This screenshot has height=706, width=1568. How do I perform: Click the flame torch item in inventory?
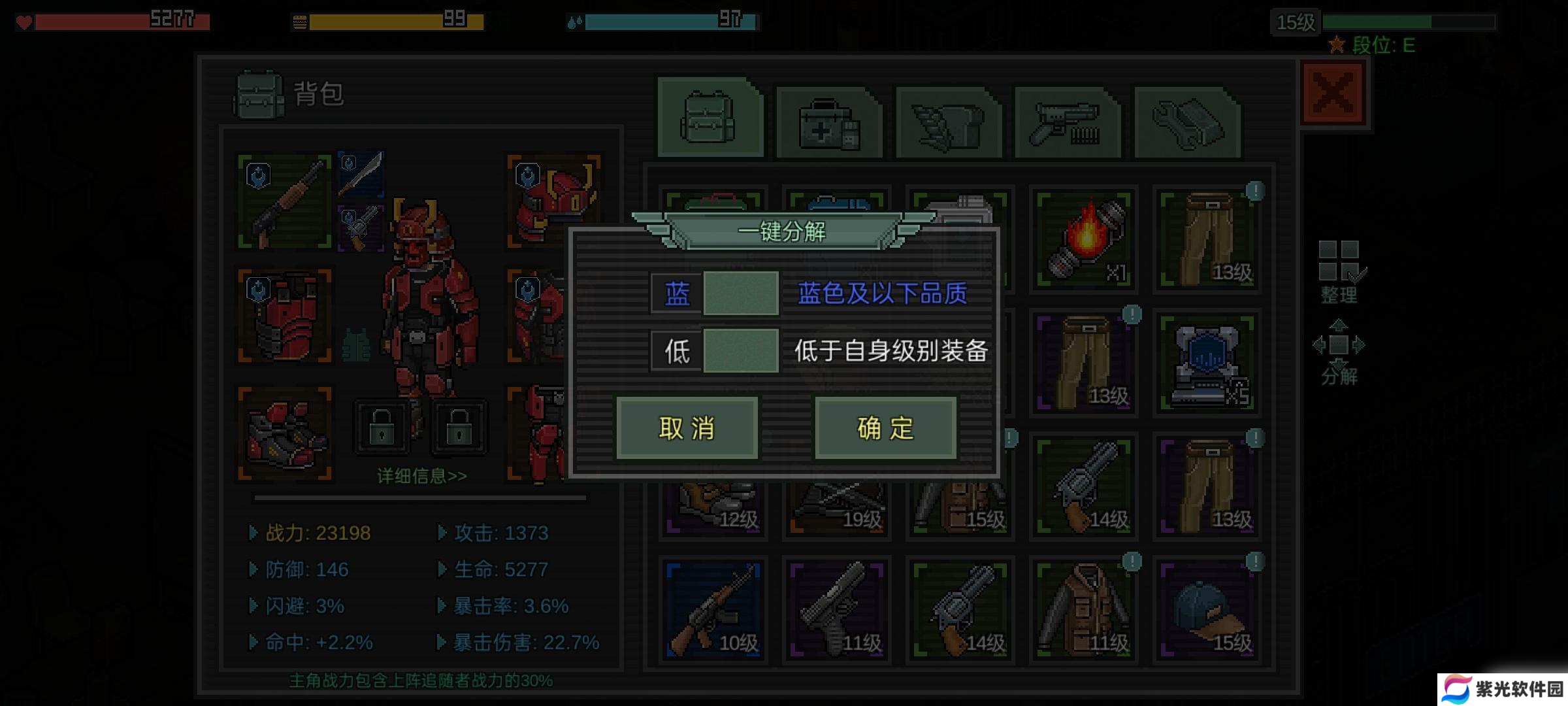coord(1083,239)
